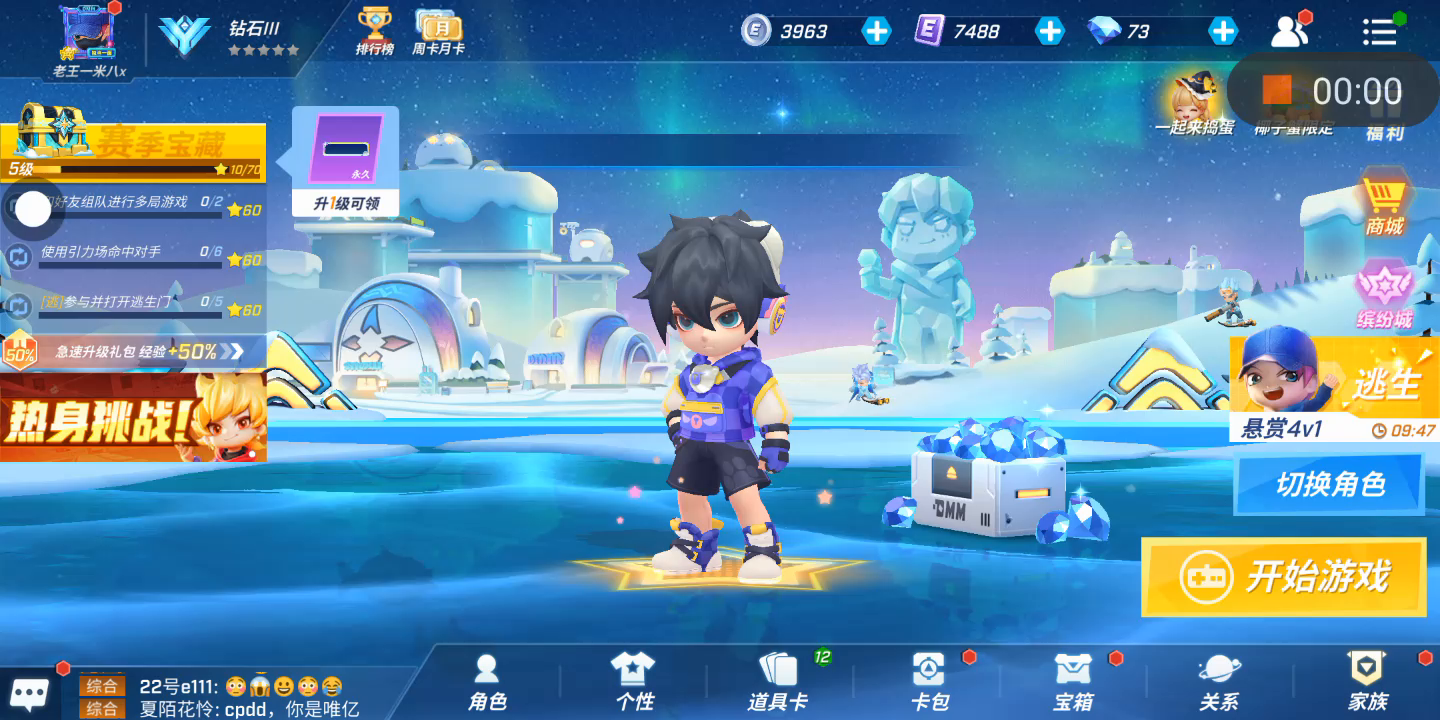Open the chat speech bubble
This screenshot has height=720, width=1440.
29,693
